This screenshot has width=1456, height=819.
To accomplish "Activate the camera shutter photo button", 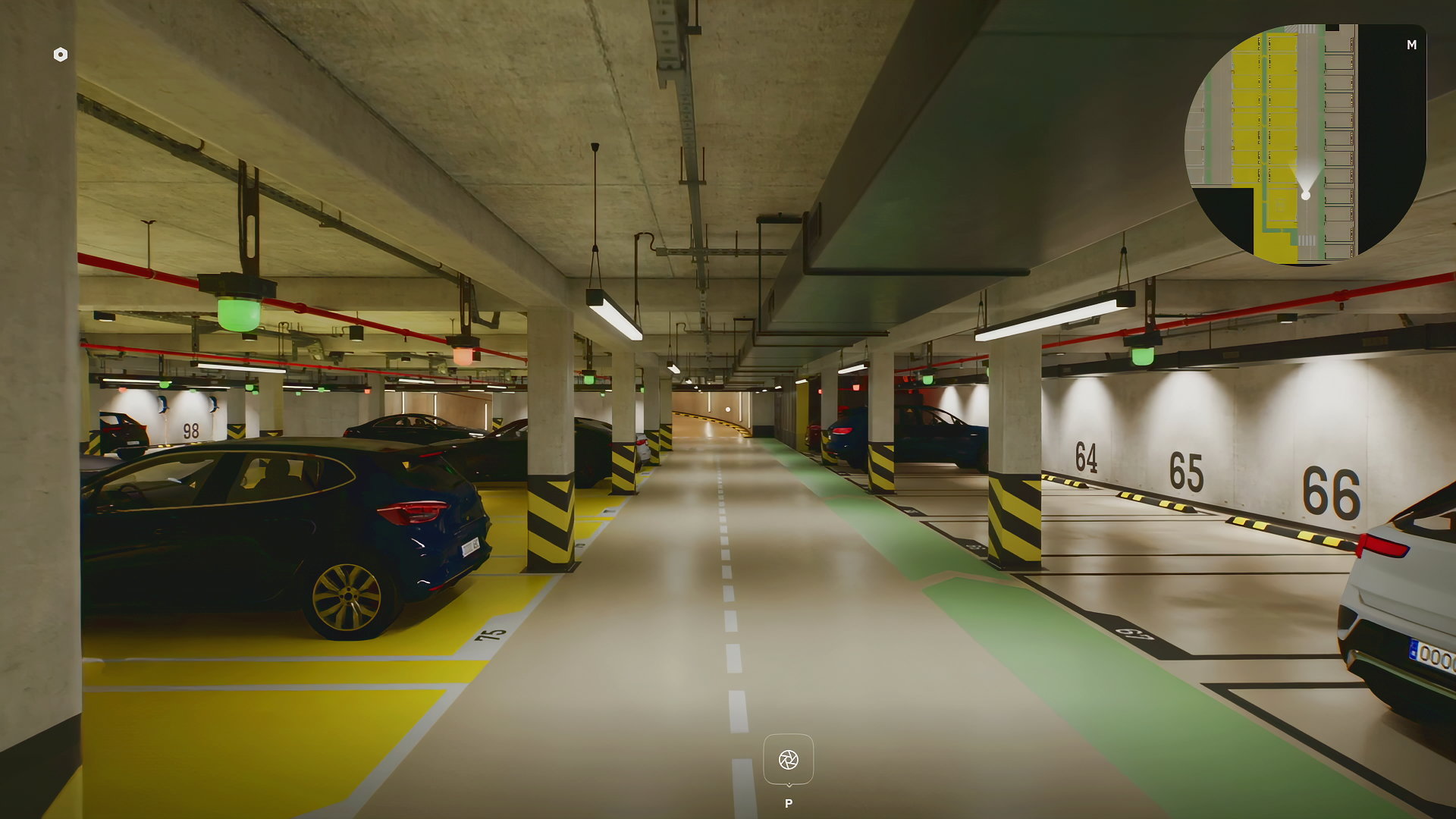I will (x=788, y=759).
